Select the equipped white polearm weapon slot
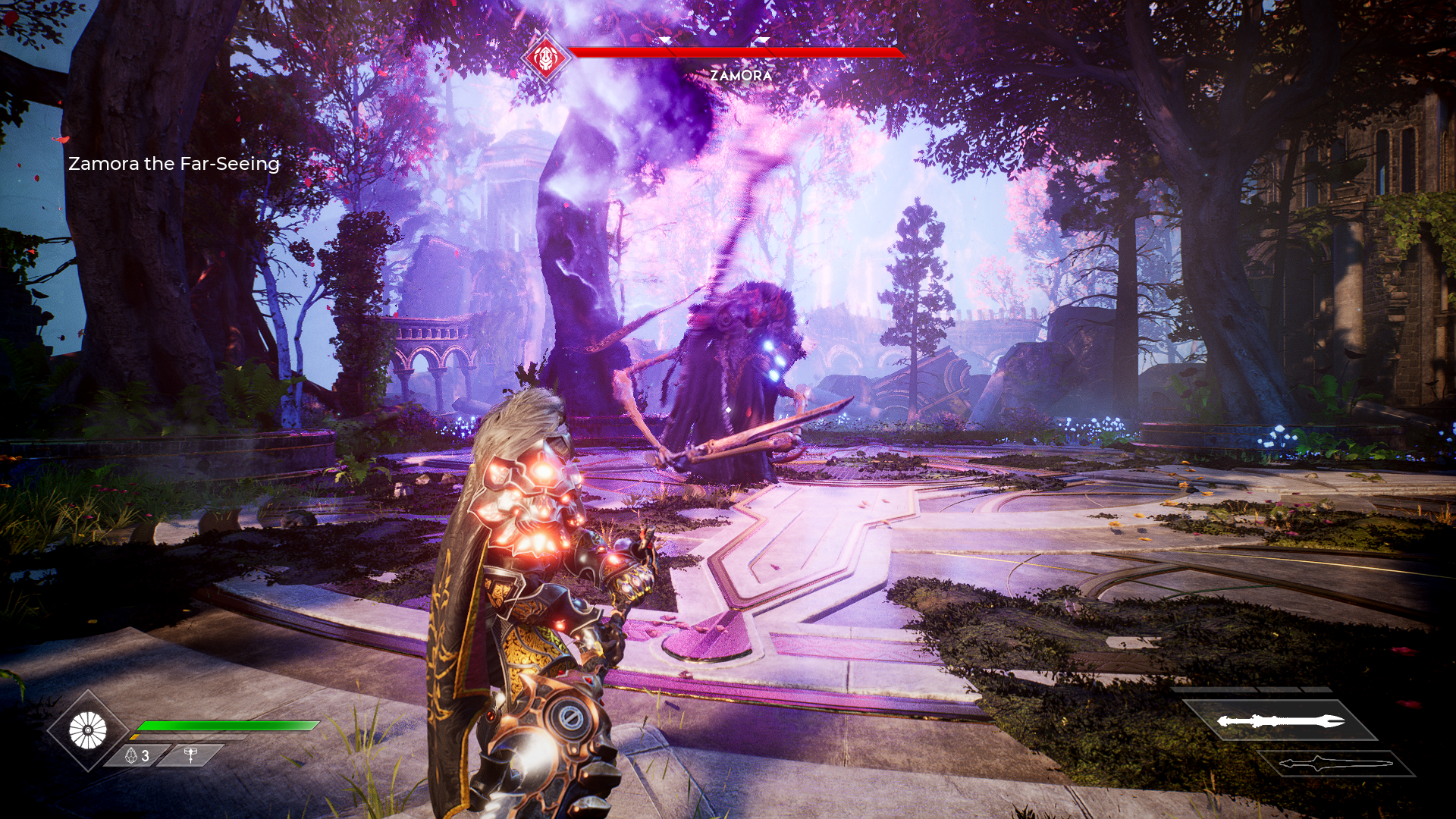Image resolution: width=1456 pixels, height=819 pixels. (1280, 720)
